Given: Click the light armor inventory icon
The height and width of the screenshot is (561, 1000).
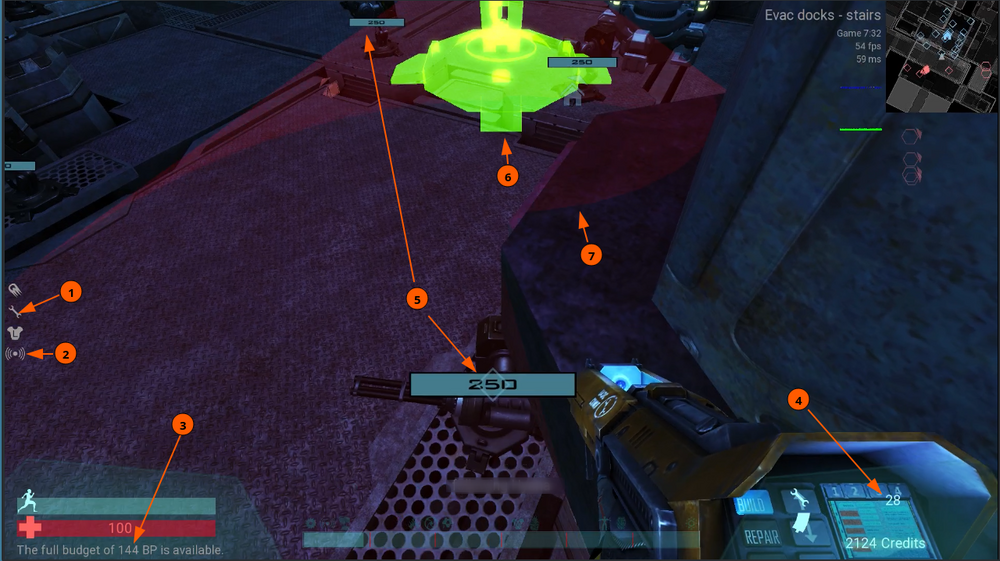Looking at the screenshot, I should [x=15, y=332].
